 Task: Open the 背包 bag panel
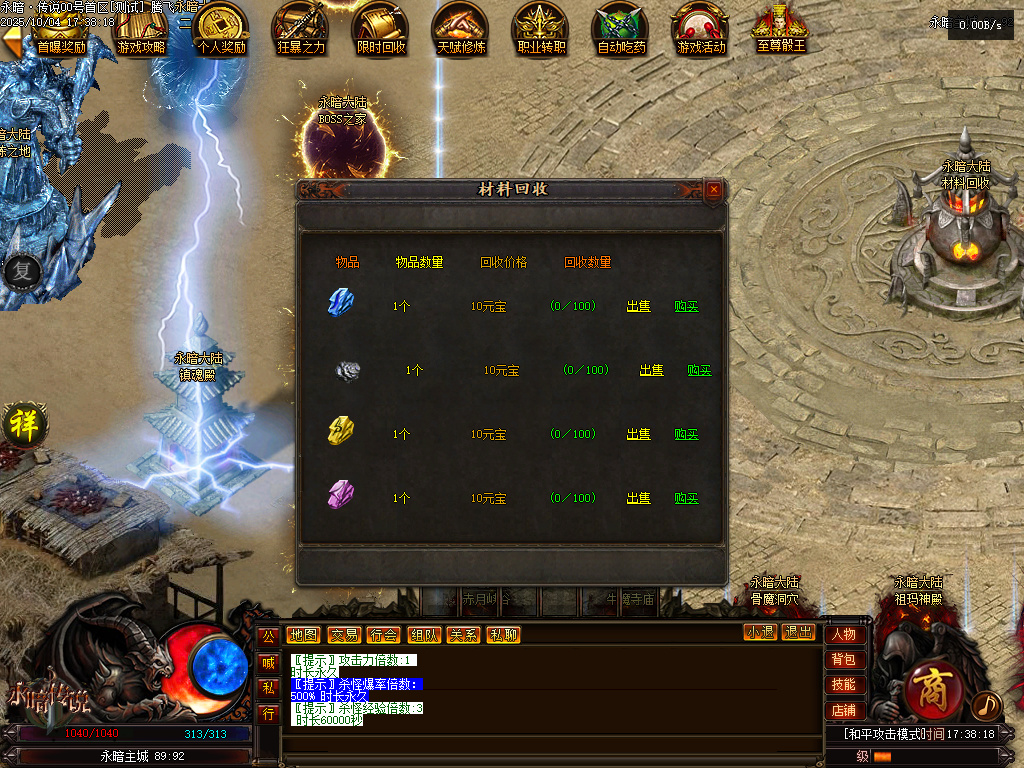click(843, 660)
